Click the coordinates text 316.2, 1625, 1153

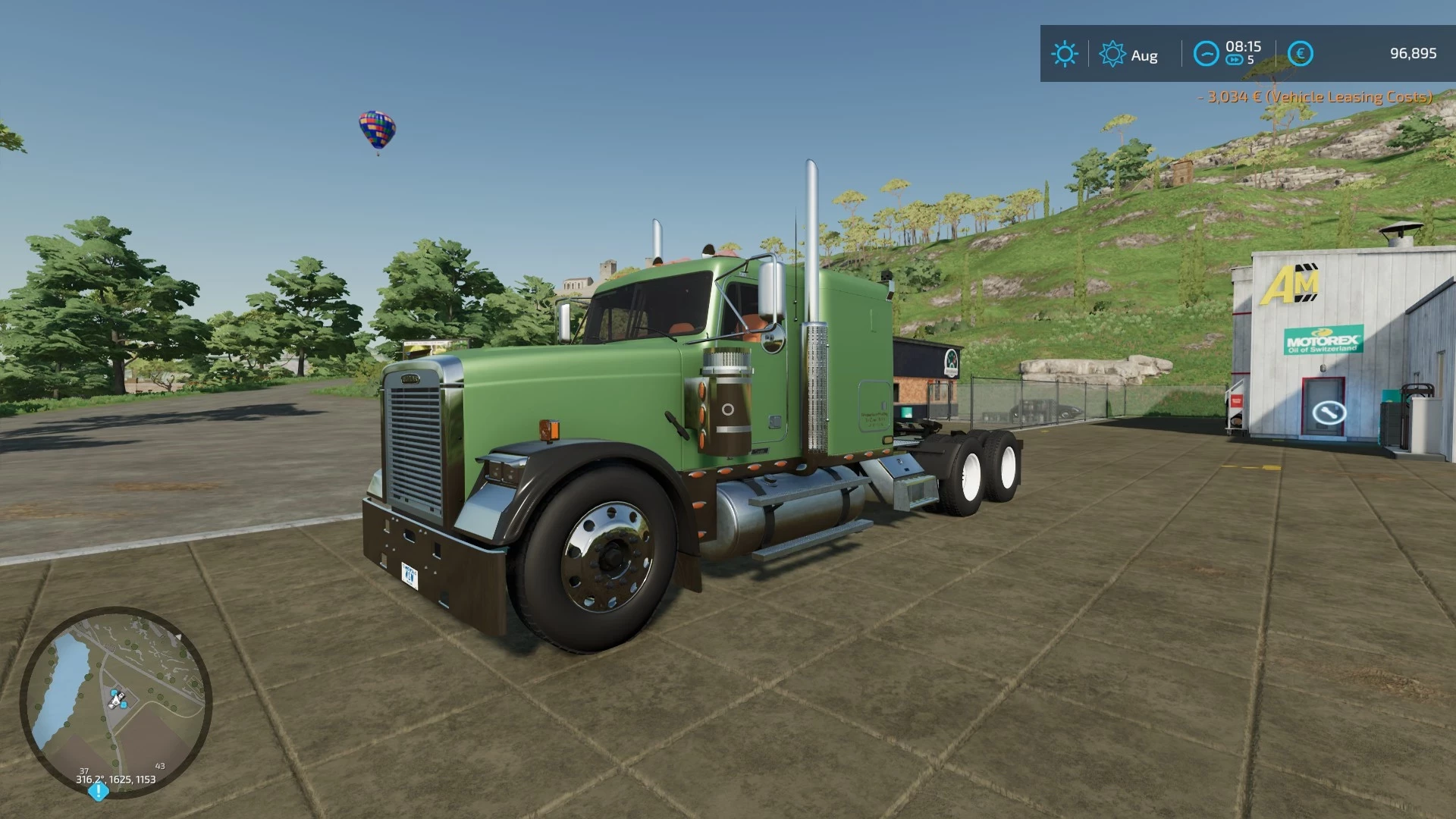(x=115, y=779)
